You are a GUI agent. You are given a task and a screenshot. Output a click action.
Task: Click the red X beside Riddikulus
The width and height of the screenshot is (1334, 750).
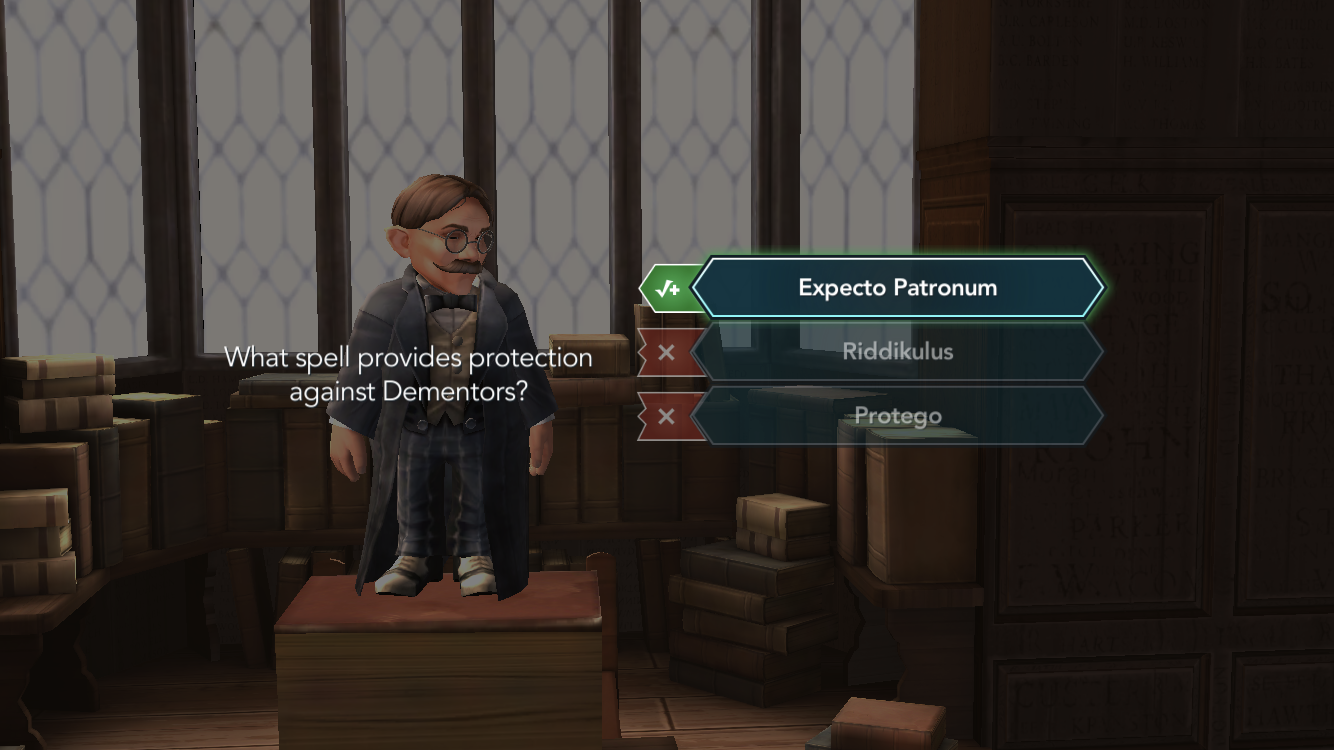(x=668, y=351)
